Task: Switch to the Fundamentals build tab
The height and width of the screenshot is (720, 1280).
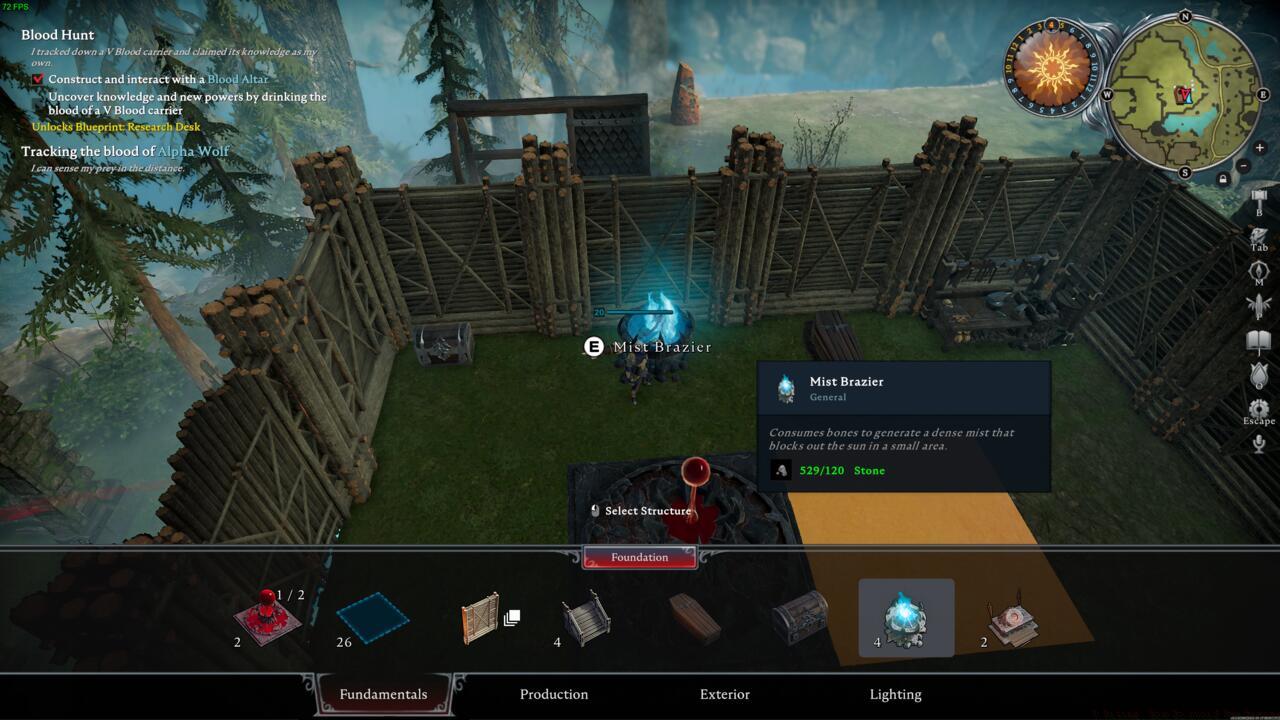Action: point(383,694)
